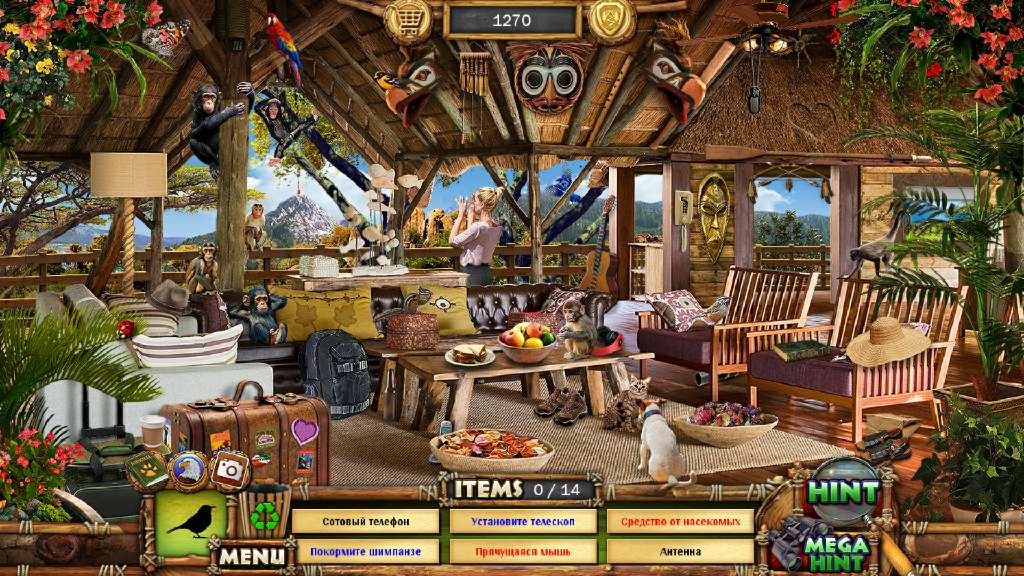
Task: Select the 'Прячущаяся мышь' list entry
Action: coord(523,551)
